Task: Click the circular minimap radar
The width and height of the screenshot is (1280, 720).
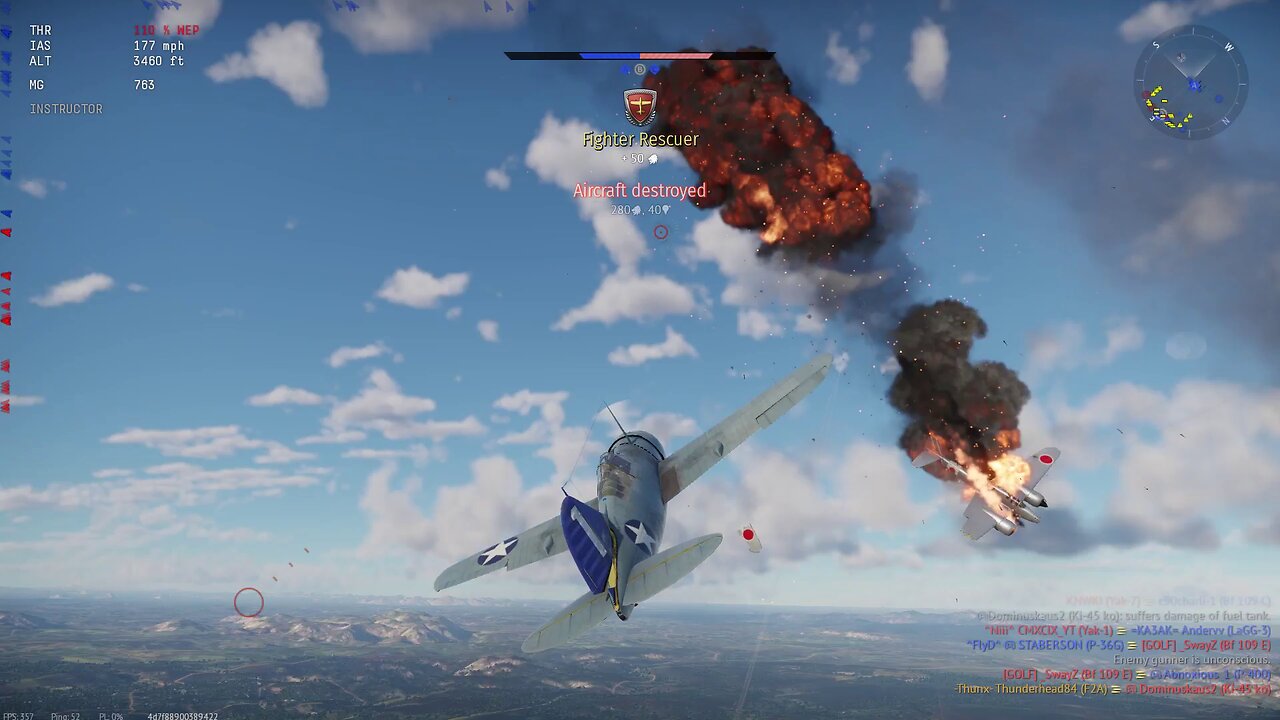Action: coord(1190,82)
